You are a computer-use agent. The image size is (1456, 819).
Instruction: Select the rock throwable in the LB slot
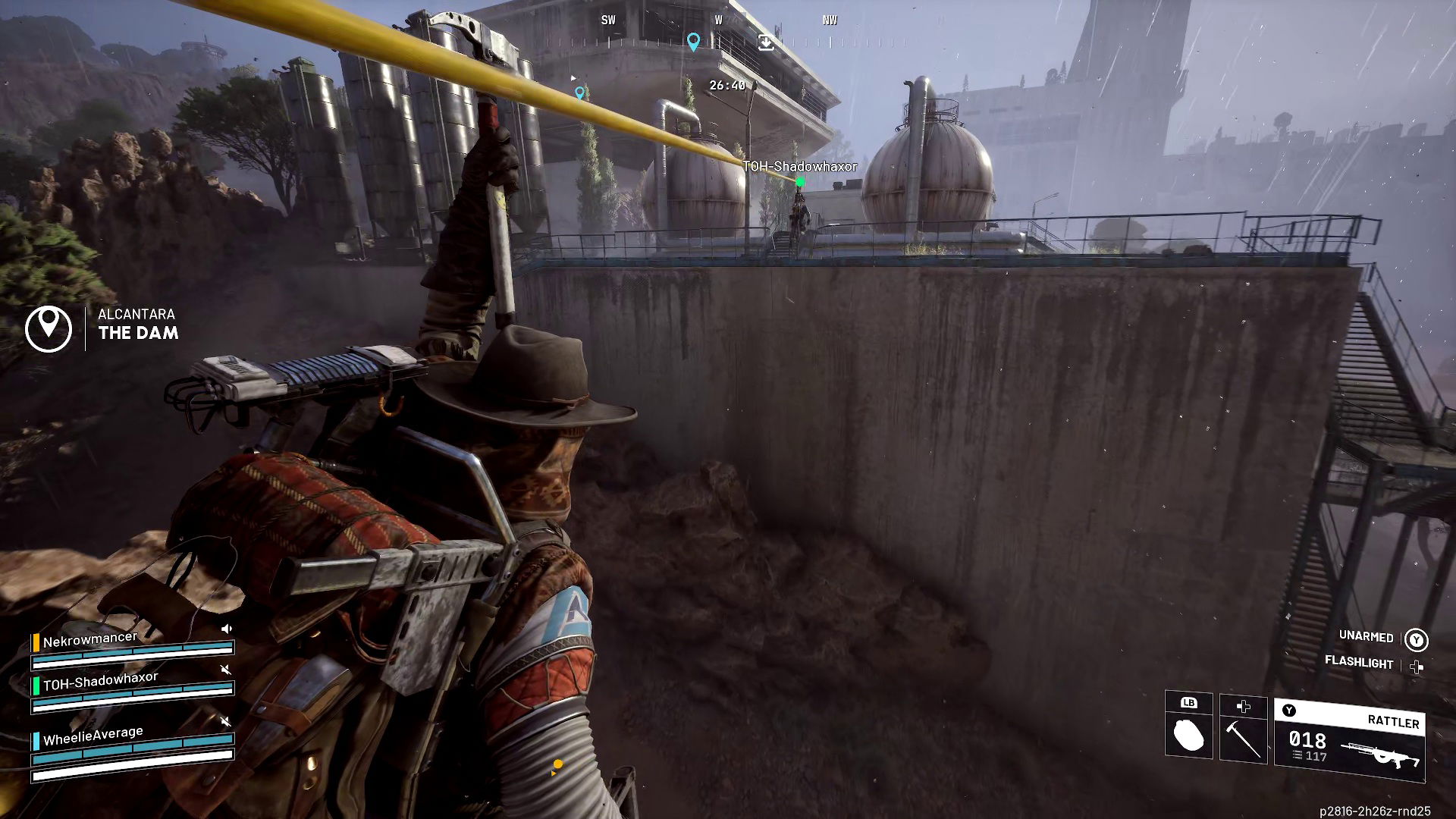click(x=1189, y=736)
